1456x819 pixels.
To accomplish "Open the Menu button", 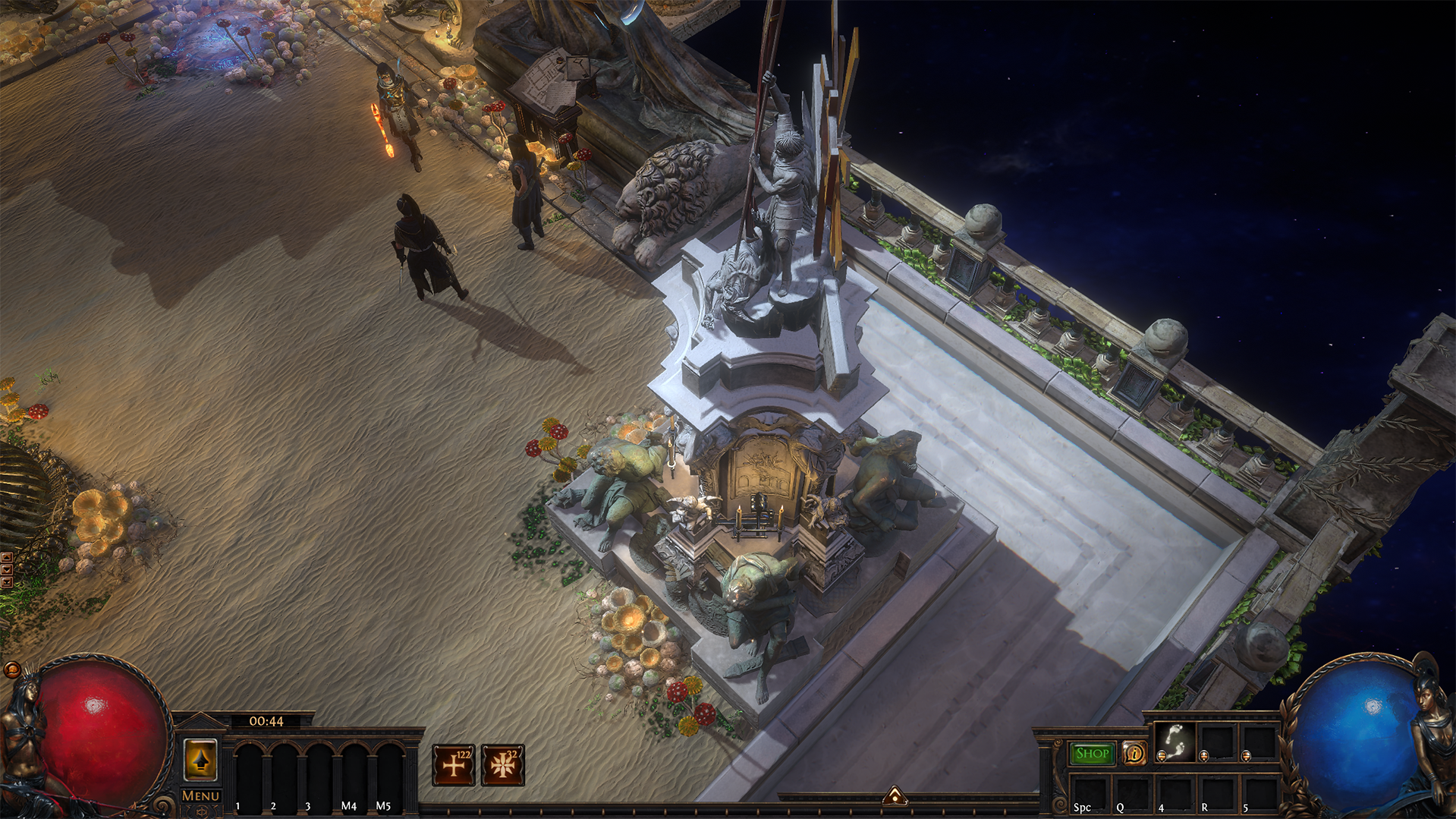I will pos(200,795).
